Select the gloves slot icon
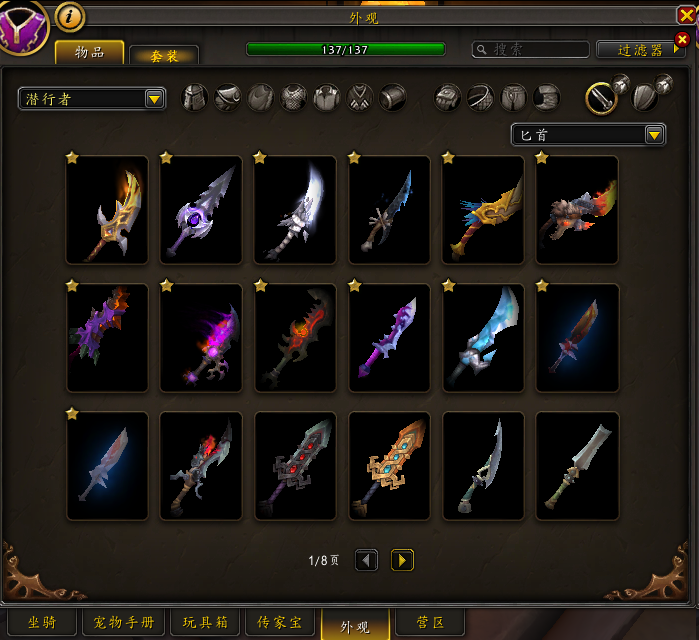 [x=448, y=97]
